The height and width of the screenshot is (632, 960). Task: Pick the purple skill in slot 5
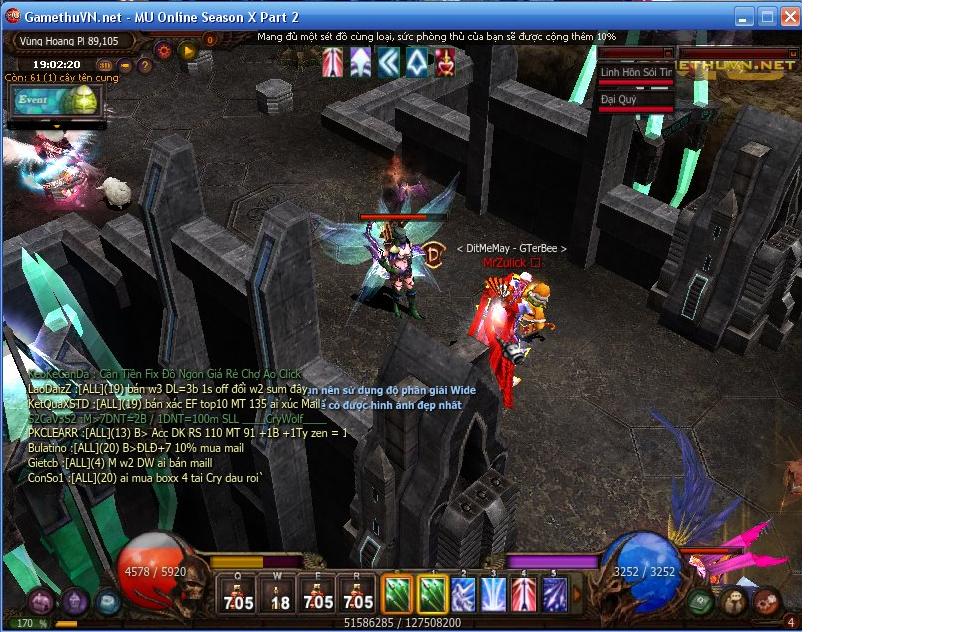point(554,595)
